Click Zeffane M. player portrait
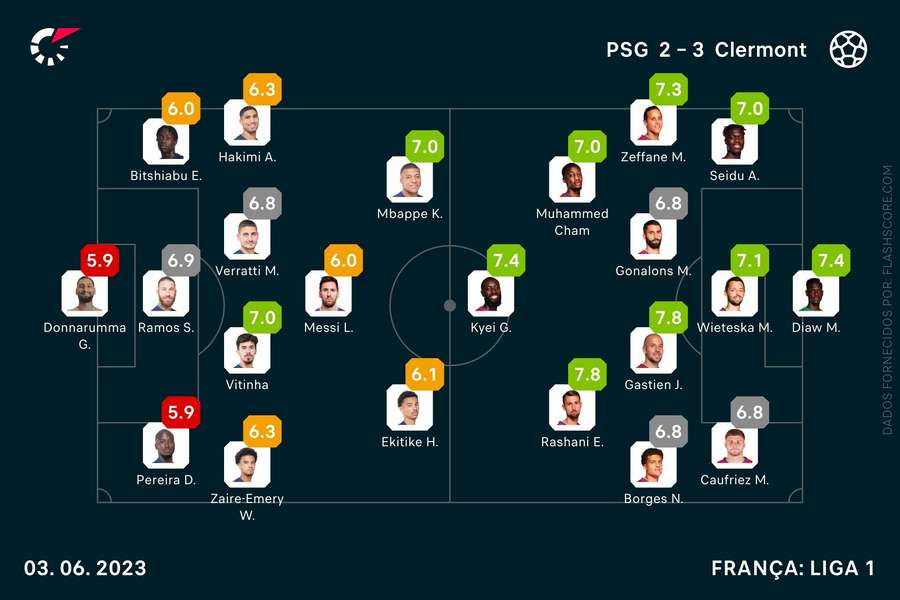This screenshot has height=600, width=900. (653, 123)
